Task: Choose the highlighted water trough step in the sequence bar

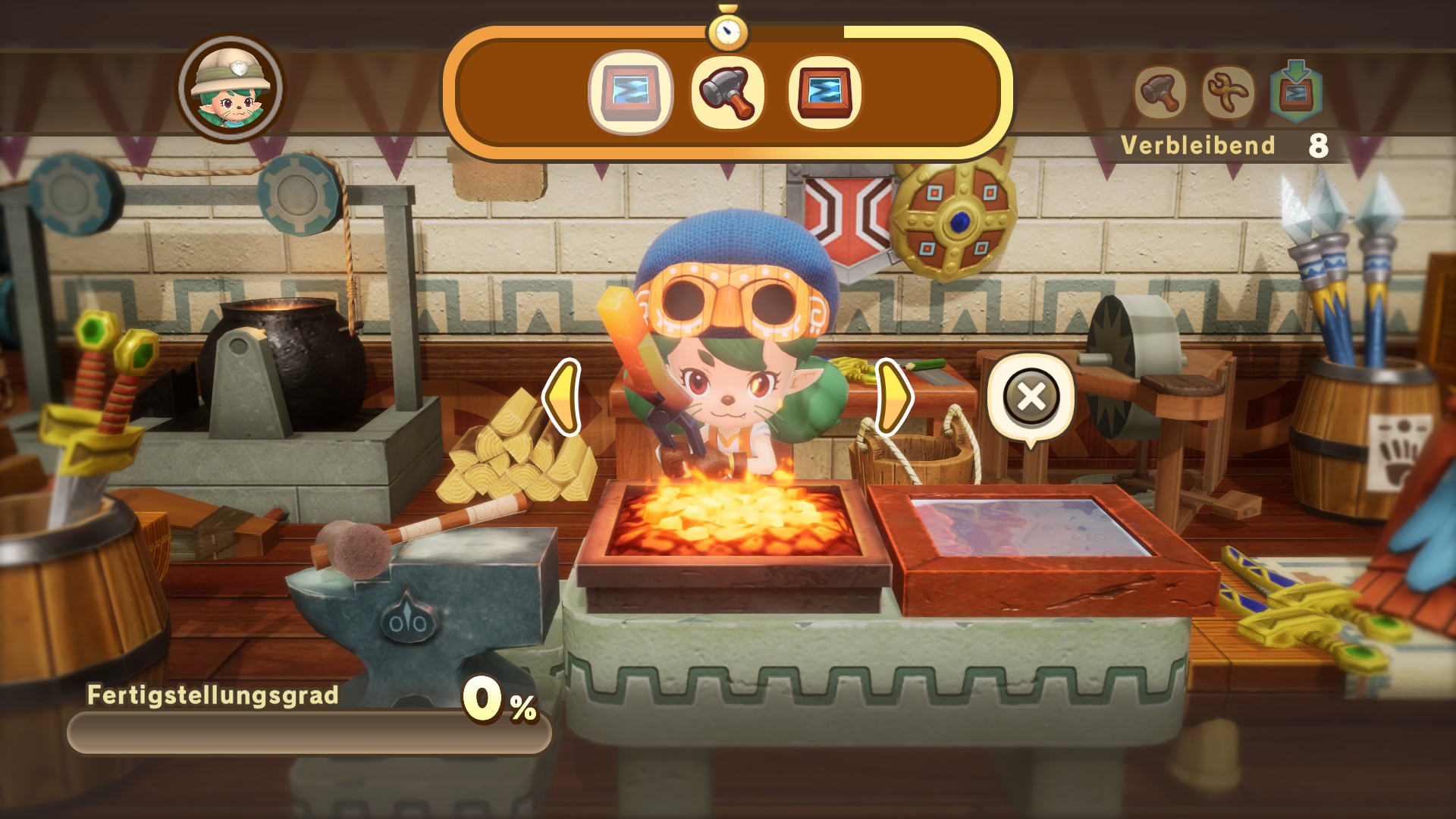Action: [631, 93]
